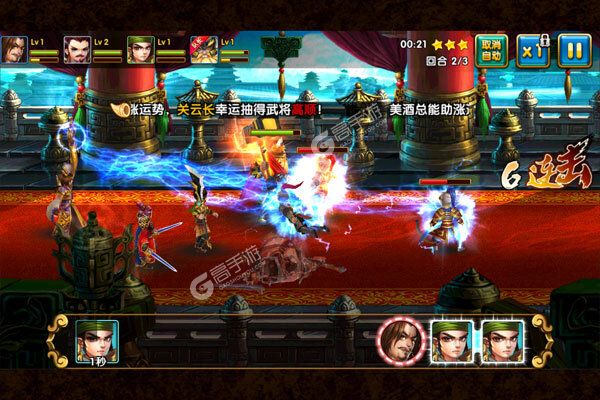The height and width of the screenshot is (400, 600).
Task: Select the red-armored Lv1 hero portrait
Action: 203,49
